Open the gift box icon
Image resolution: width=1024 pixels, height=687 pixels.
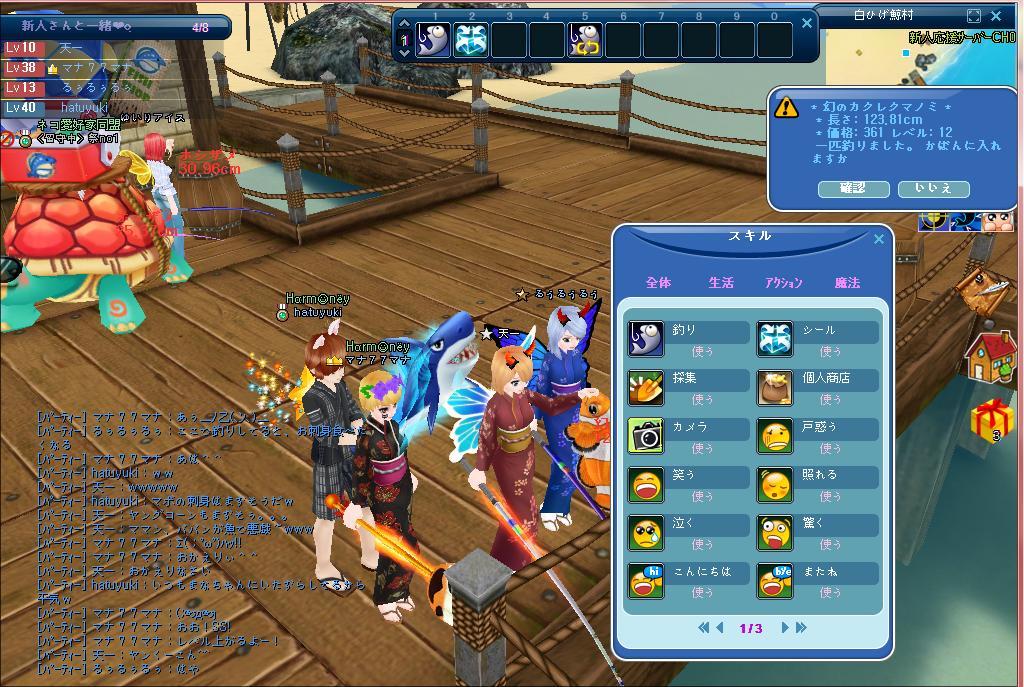click(991, 418)
